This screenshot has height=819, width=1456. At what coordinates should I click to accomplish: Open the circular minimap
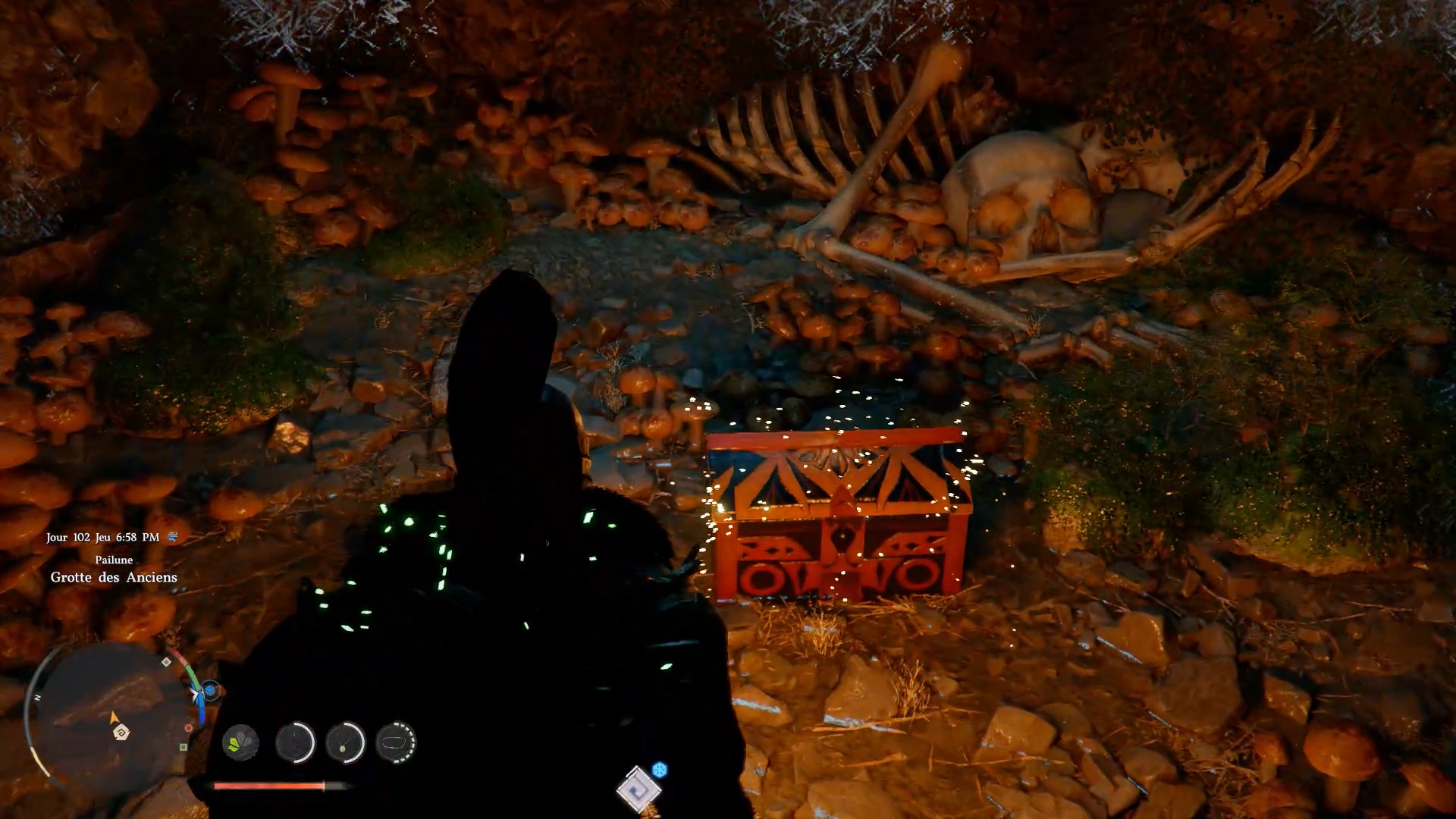pyautogui.click(x=114, y=714)
